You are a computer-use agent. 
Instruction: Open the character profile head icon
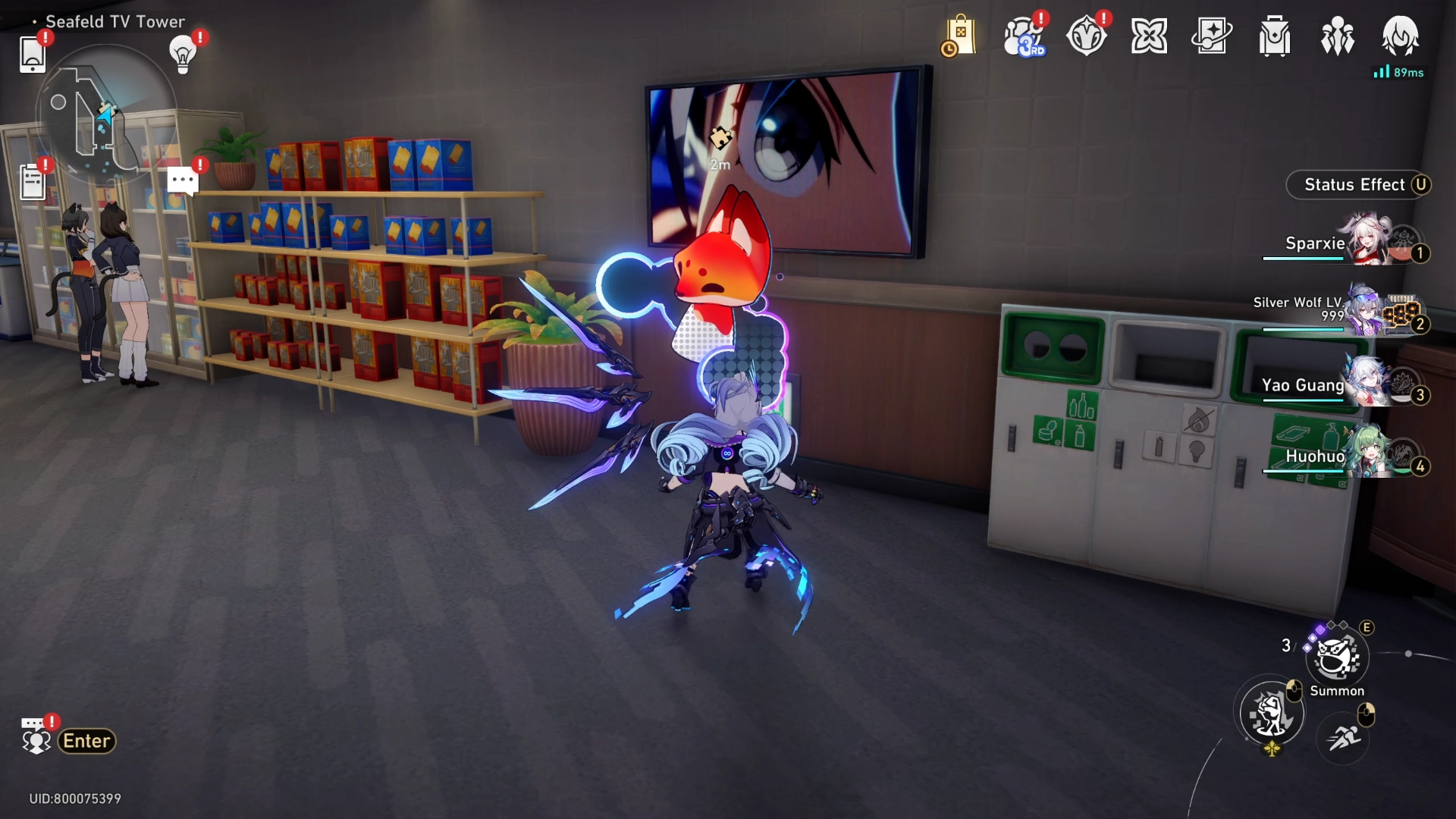[x=1400, y=36]
